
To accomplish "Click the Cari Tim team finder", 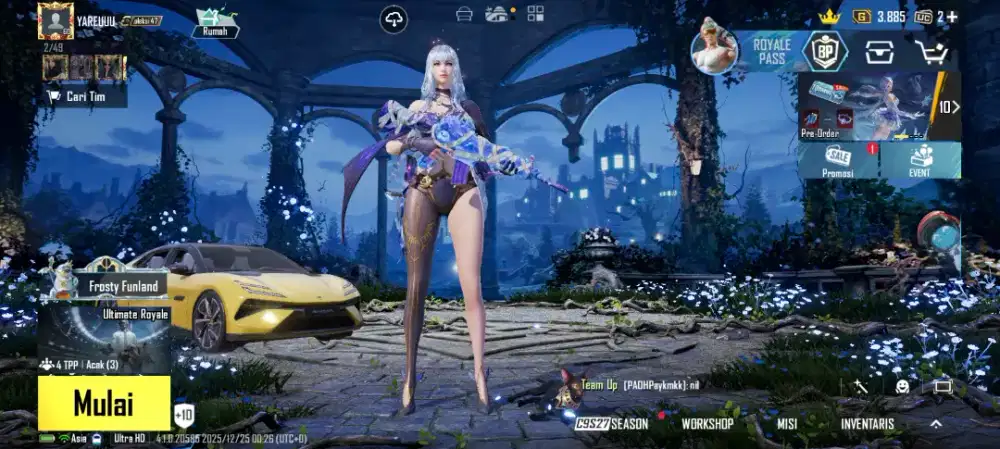I will pos(84,96).
